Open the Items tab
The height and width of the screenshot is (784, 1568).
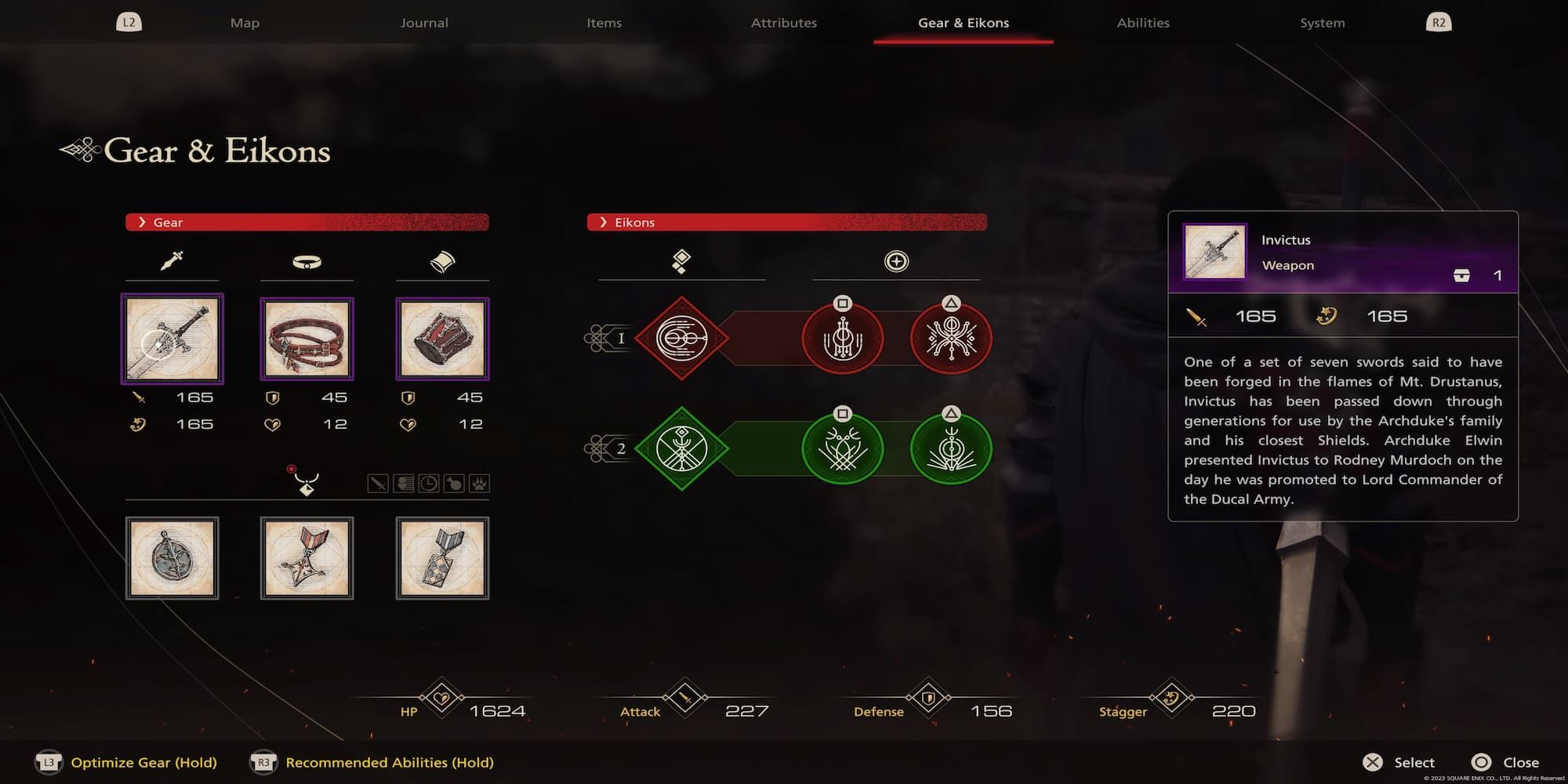604,23
